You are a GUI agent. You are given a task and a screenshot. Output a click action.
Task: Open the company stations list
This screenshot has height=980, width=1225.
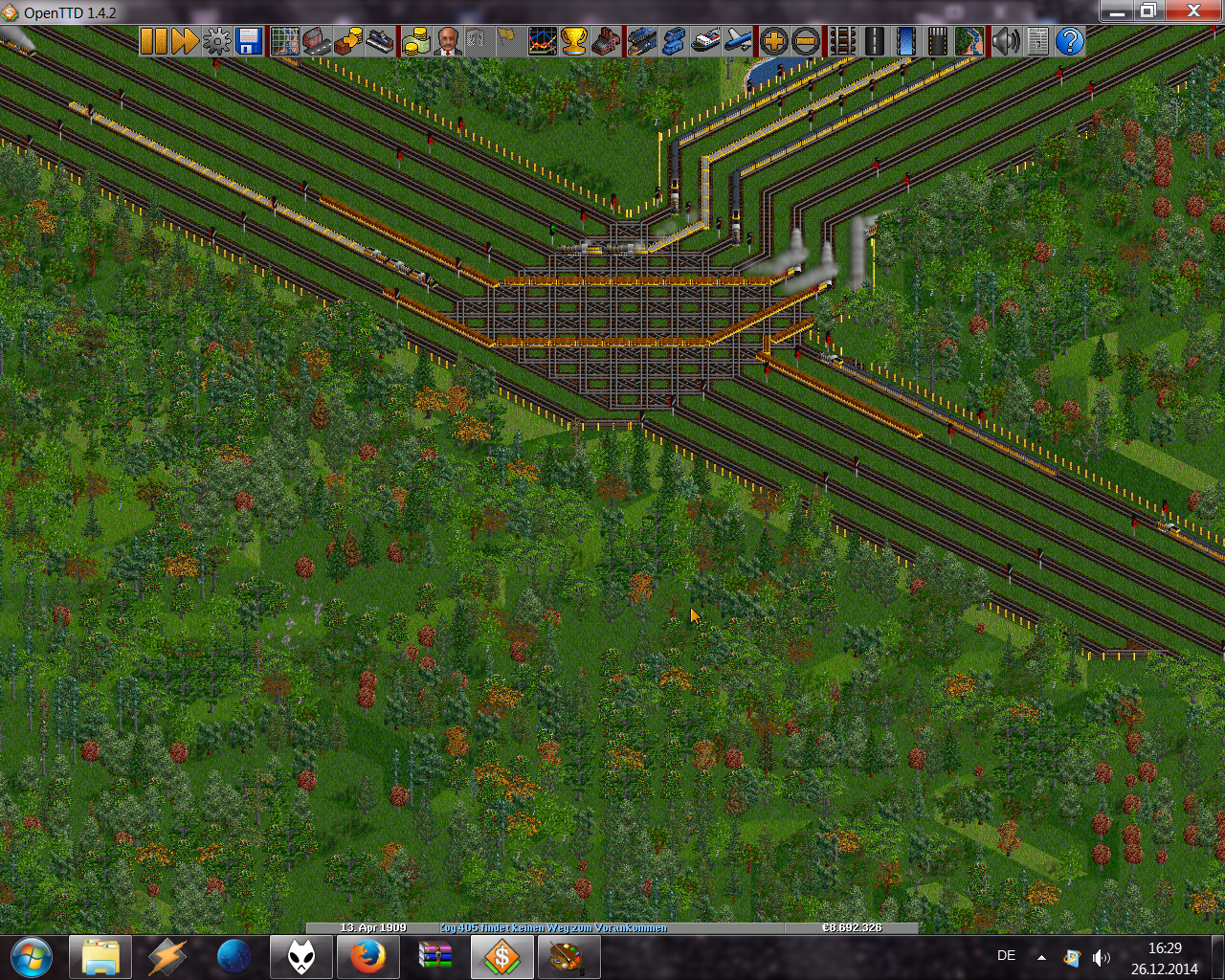coord(380,41)
